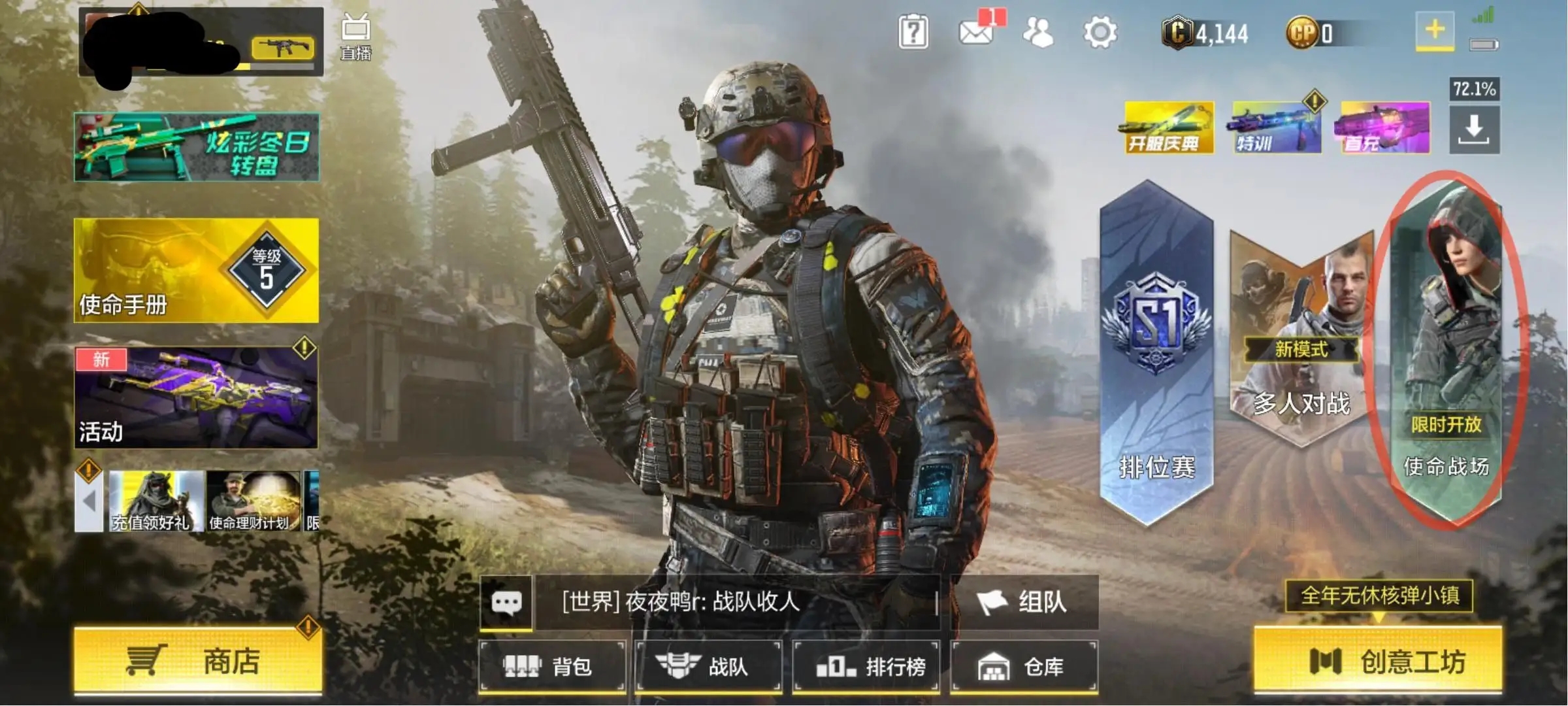Screen dimensions: 1568x706
Task: Open the 背包 loadout menu
Action: click(552, 666)
